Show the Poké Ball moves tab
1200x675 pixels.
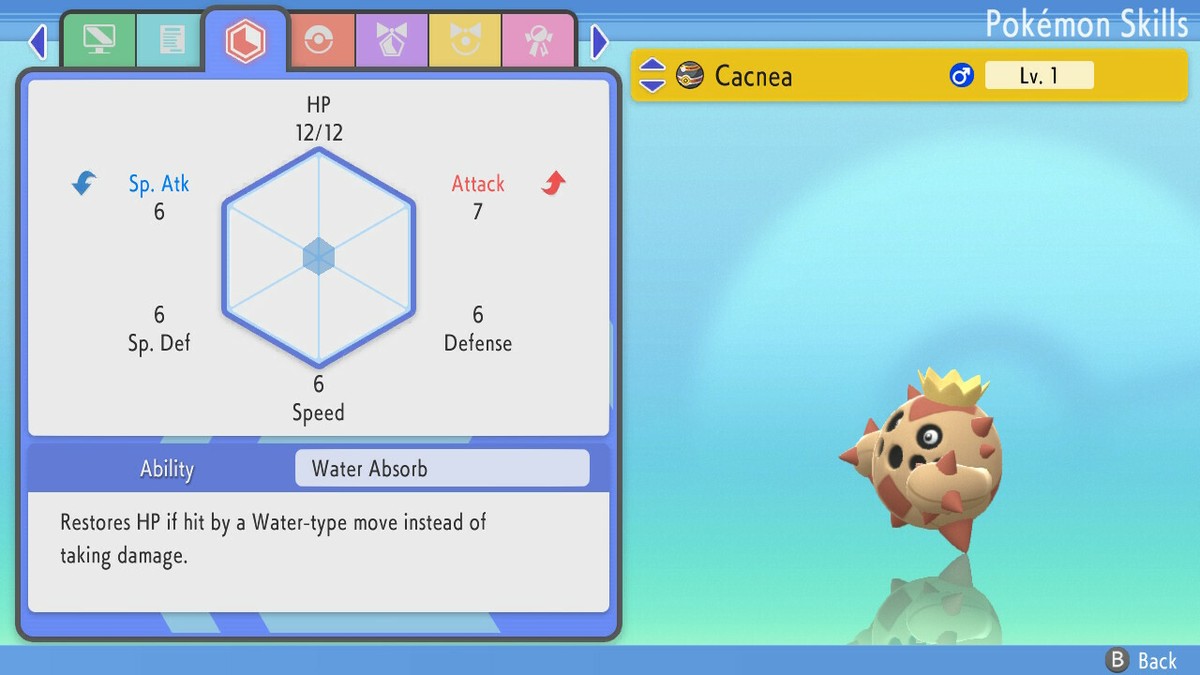[x=318, y=41]
